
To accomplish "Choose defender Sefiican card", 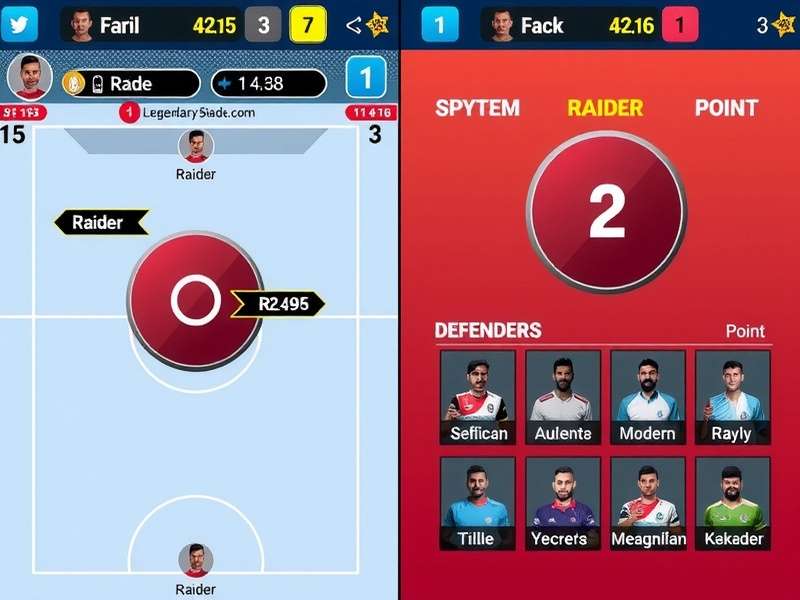I will (478, 396).
